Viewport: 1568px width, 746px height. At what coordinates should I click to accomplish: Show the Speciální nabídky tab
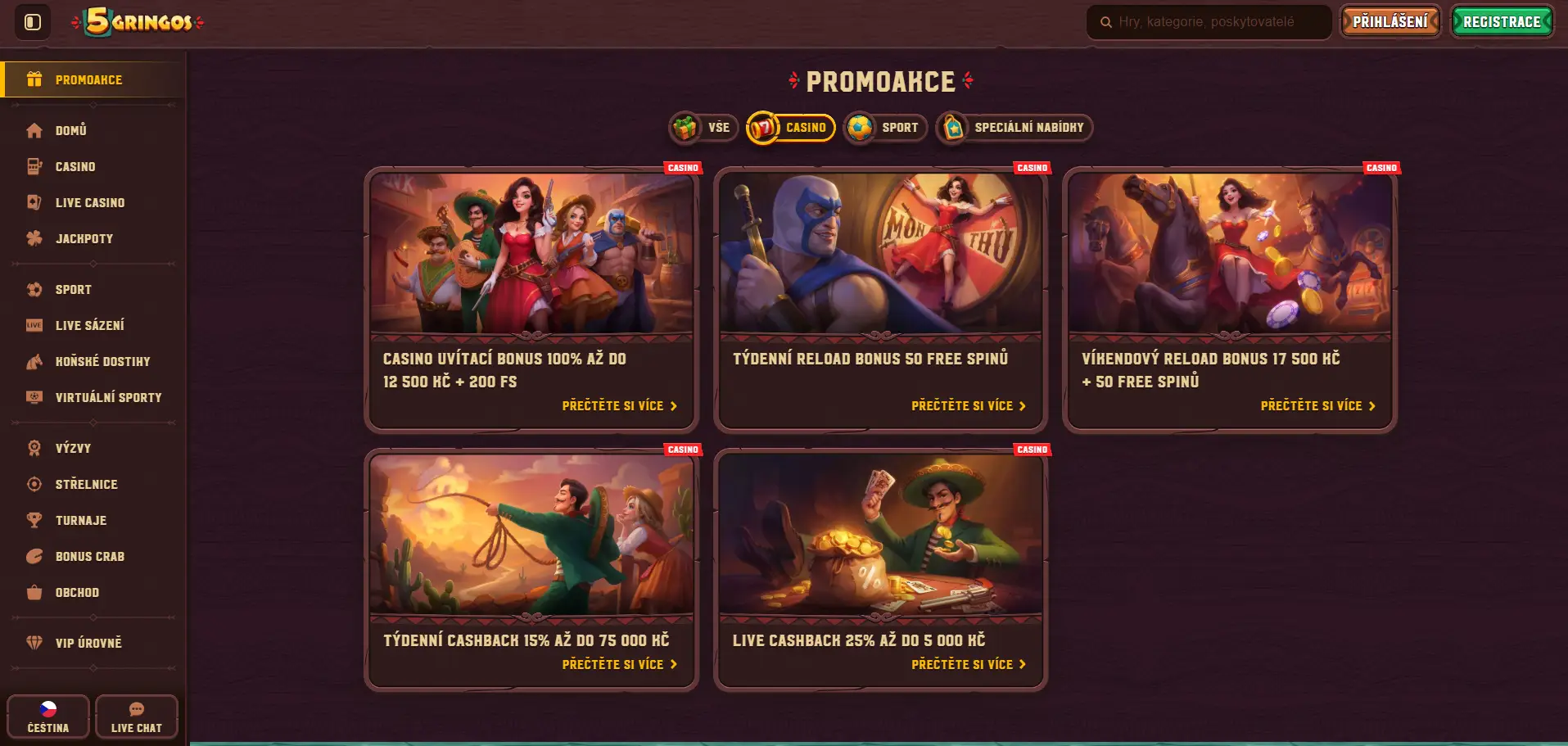1014,128
